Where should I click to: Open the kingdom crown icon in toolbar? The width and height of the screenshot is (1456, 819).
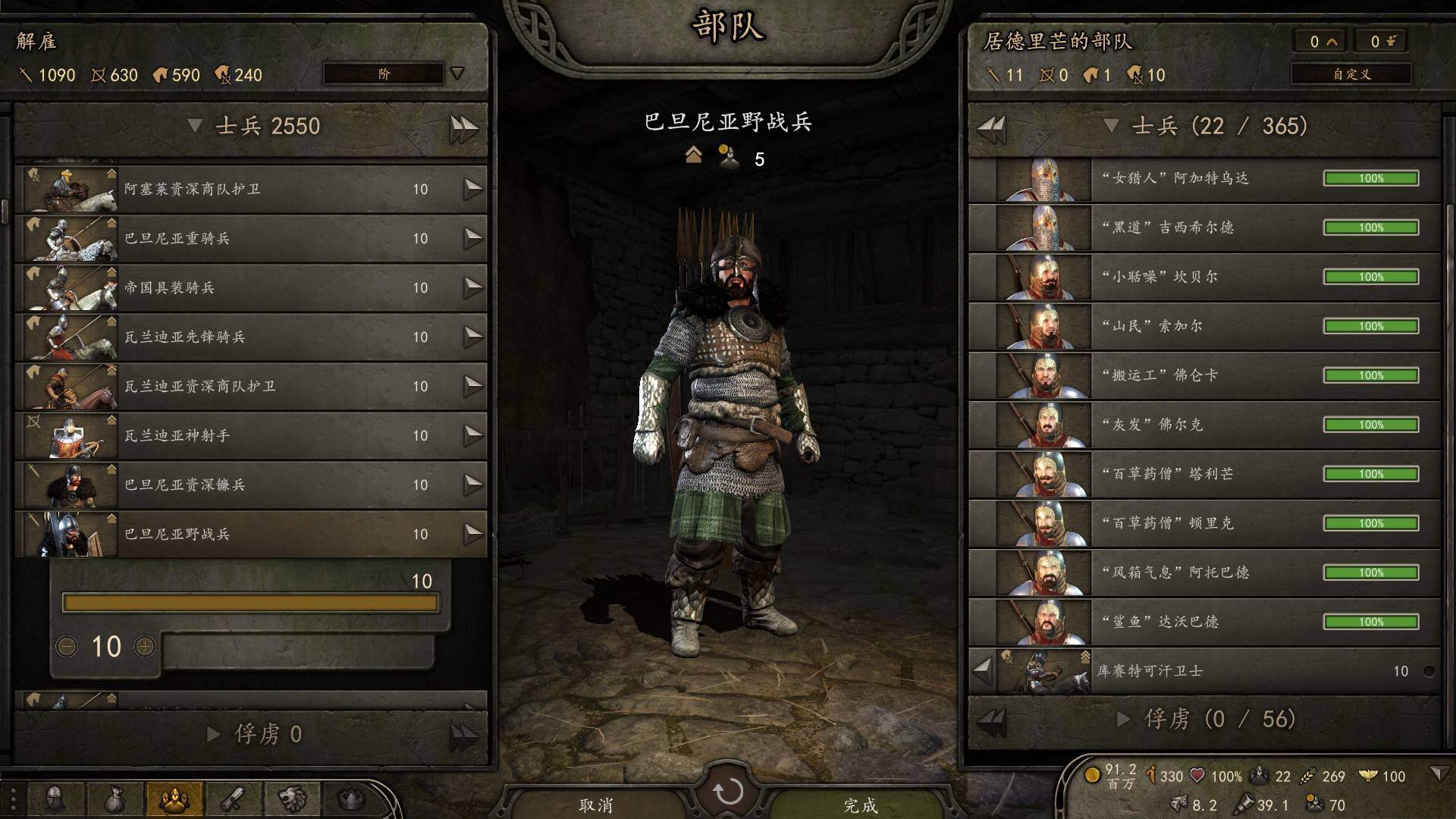(x=351, y=799)
